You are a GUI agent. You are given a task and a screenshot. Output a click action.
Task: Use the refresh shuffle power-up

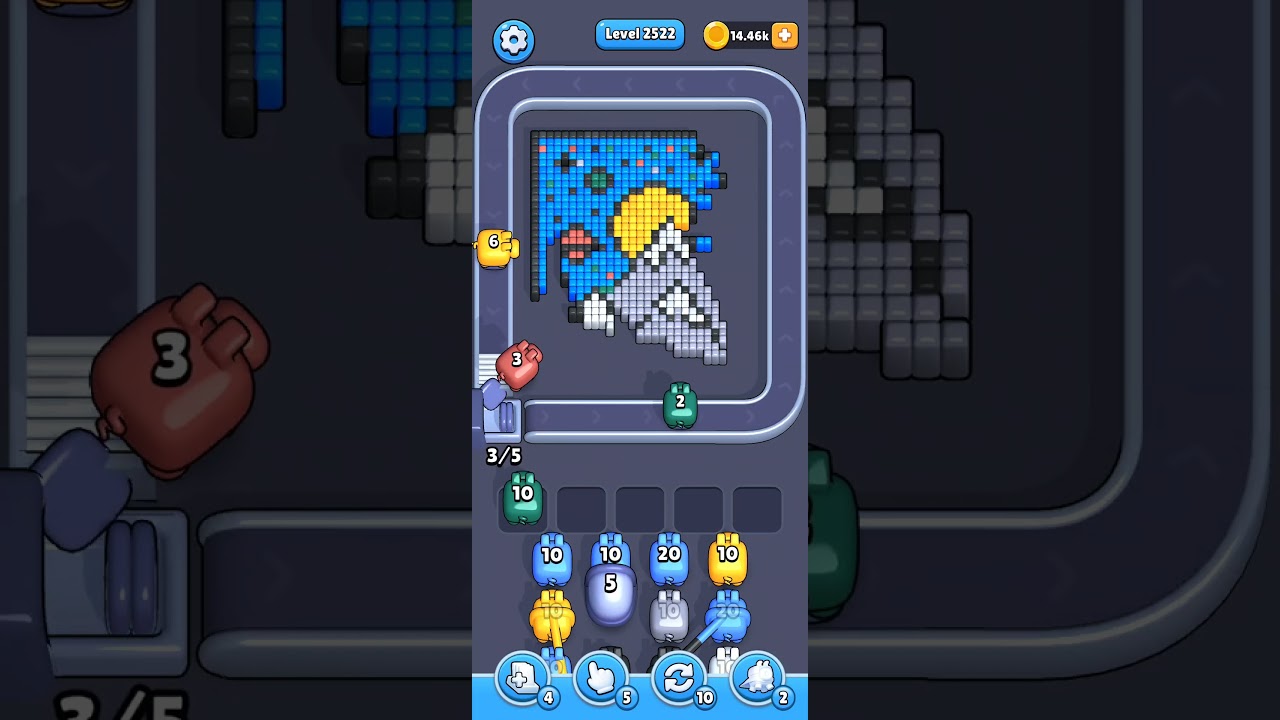[679, 678]
